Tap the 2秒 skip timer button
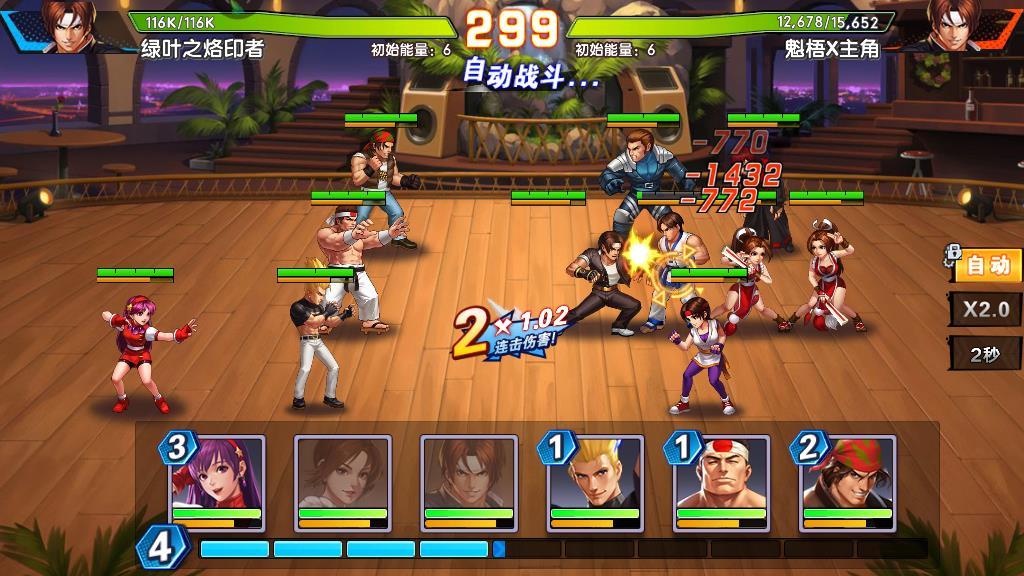Image resolution: width=1024 pixels, height=576 pixels. tap(986, 354)
